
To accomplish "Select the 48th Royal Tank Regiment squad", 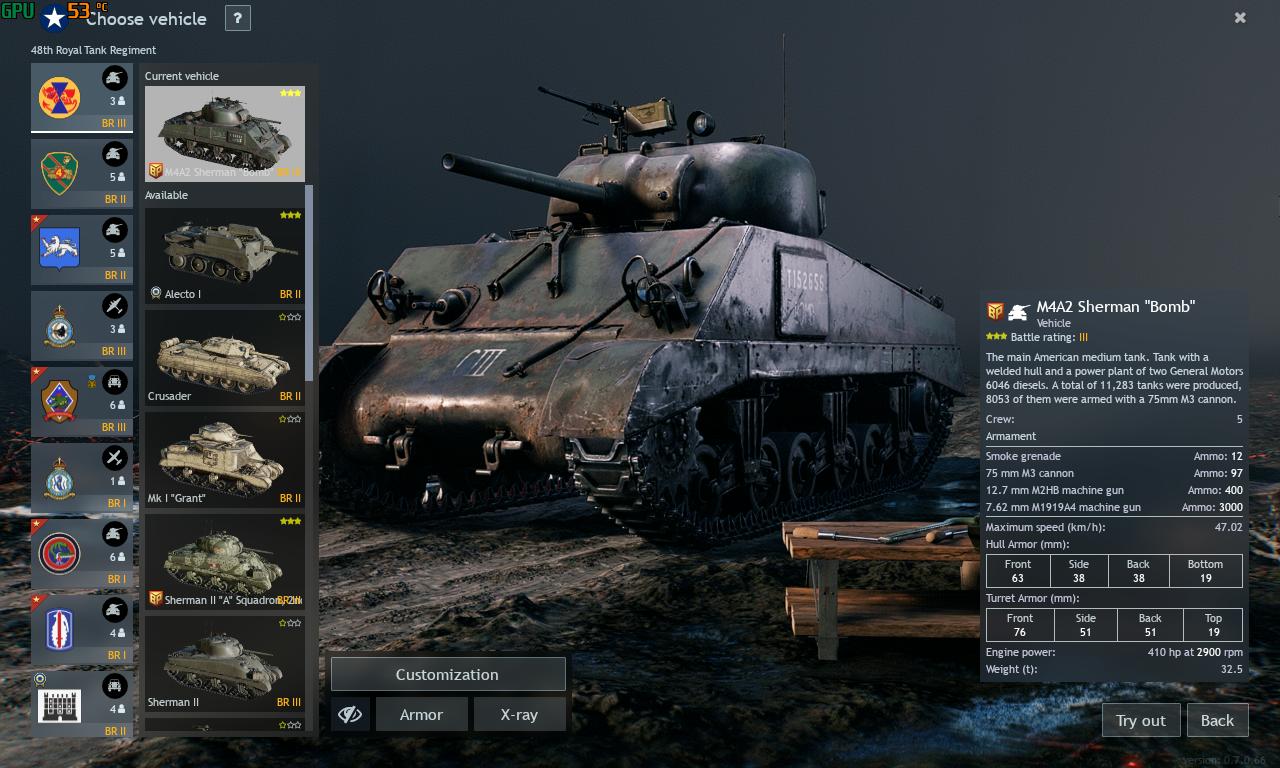I will 81,98.
